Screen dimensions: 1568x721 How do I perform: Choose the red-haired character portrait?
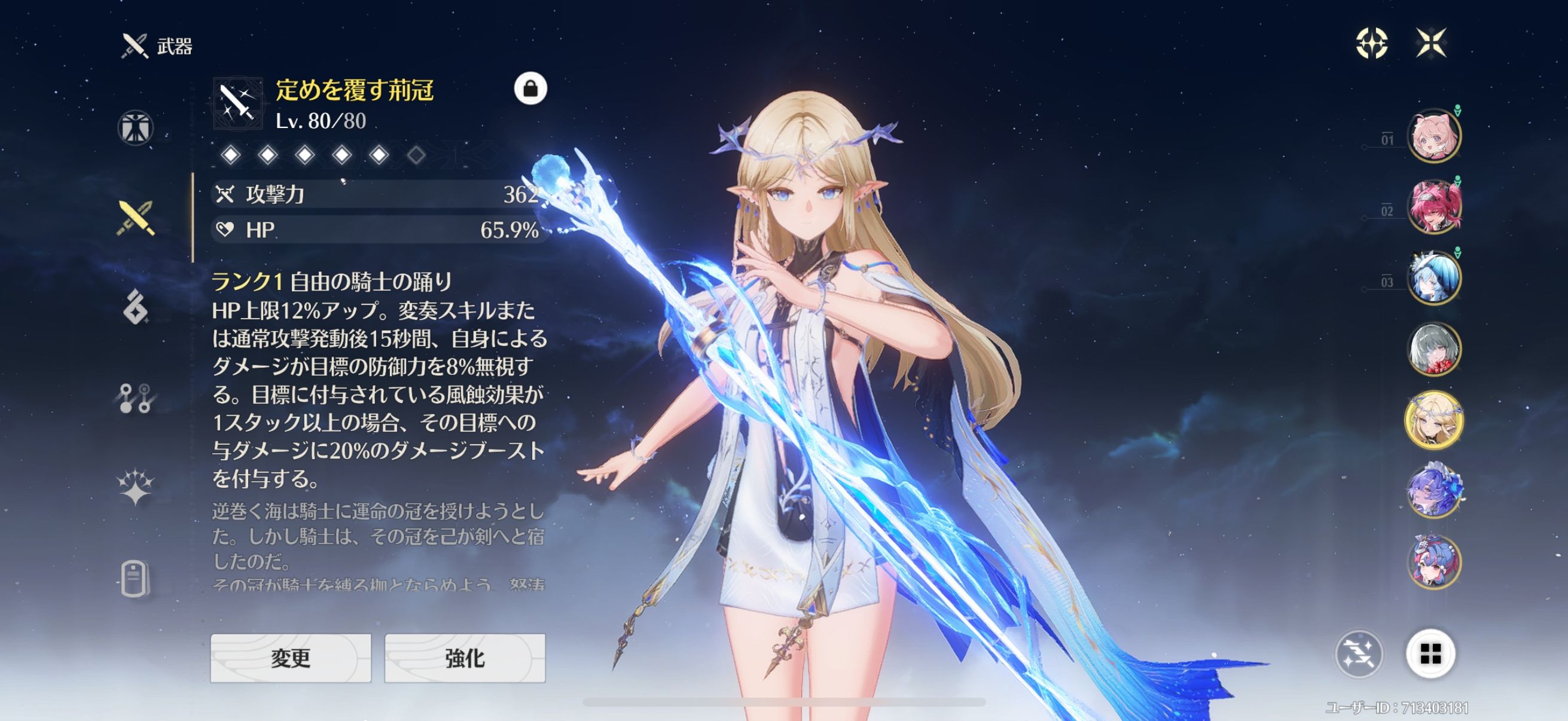1434,207
